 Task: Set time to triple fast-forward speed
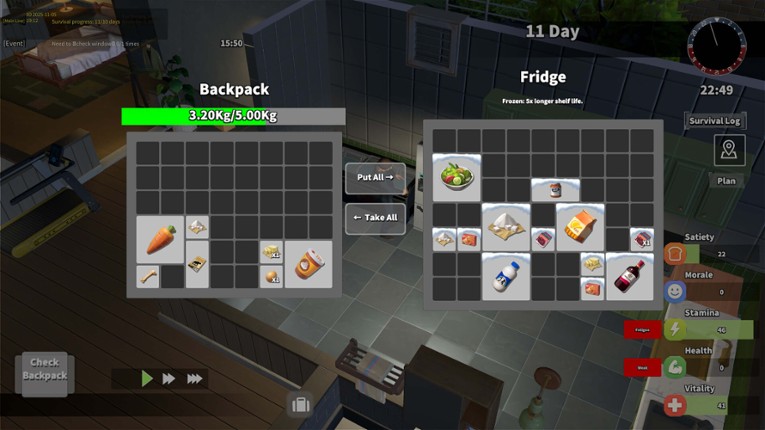[195, 378]
